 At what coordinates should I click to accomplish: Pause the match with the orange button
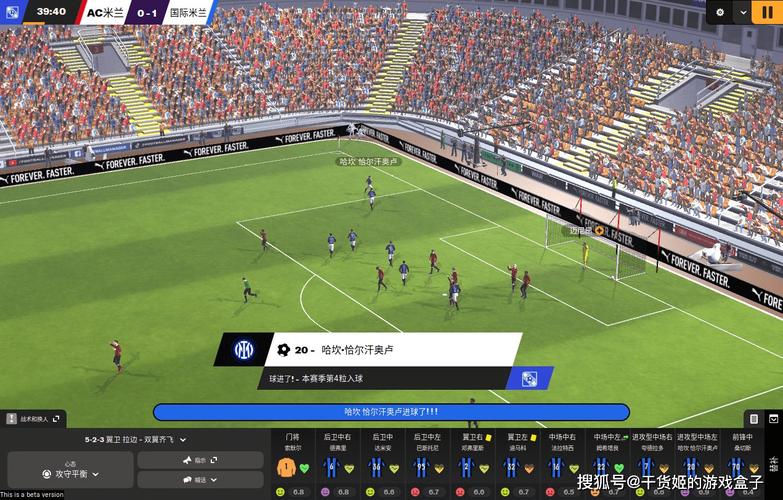pos(769,12)
